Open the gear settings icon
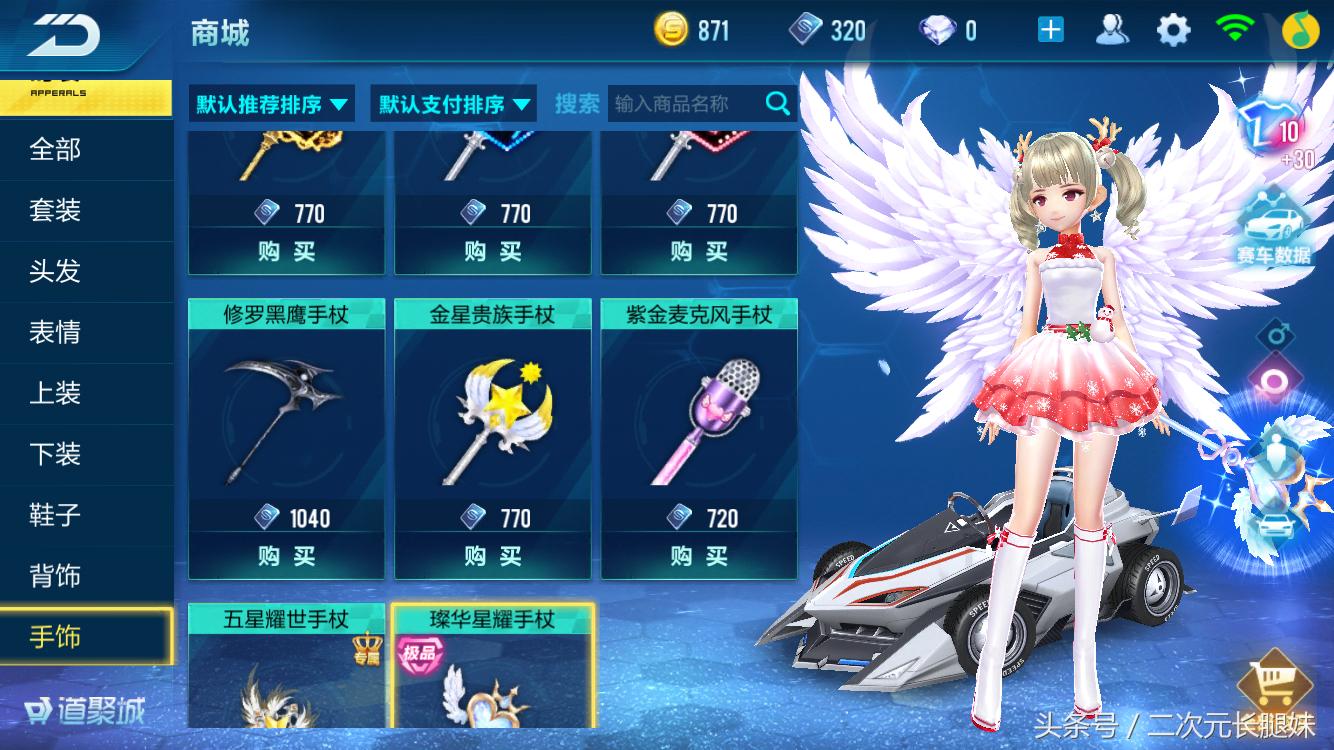The image size is (1334, 750). click(x=1173, y=31)
